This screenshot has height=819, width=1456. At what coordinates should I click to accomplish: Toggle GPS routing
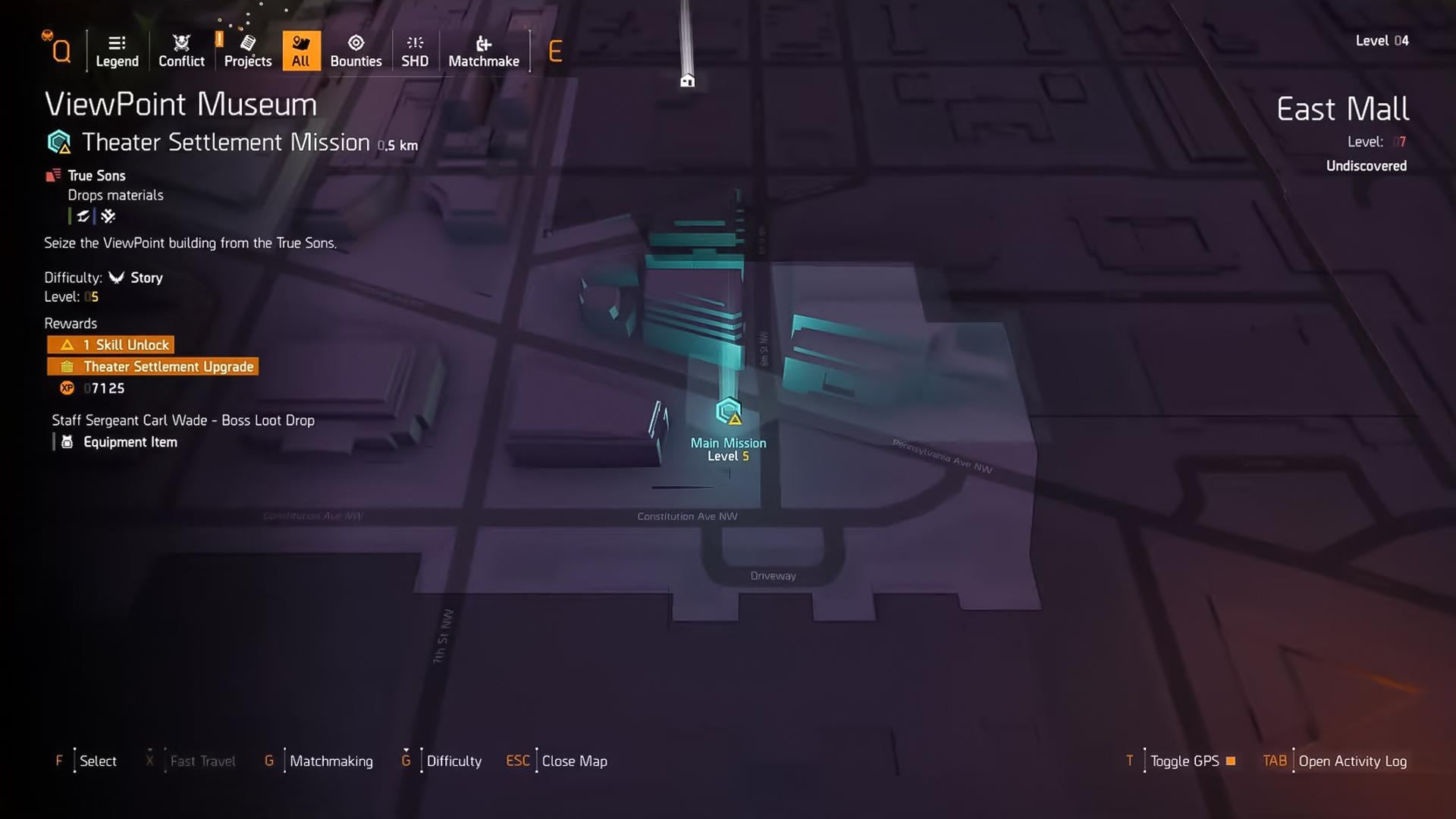(1185, 761)
